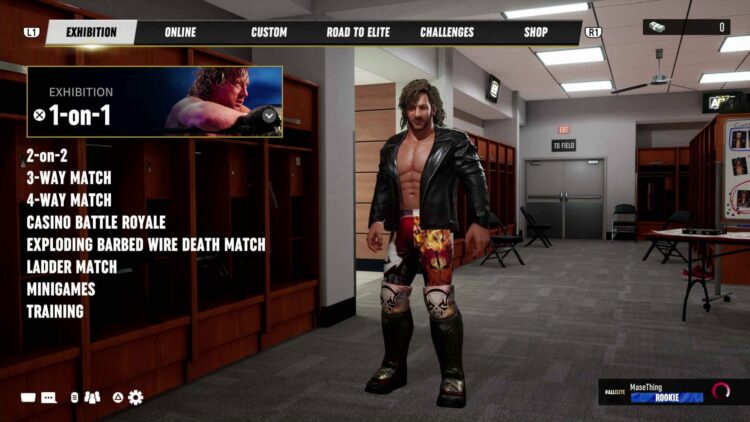Choose 3-Way Match

[x=69, y=178]
